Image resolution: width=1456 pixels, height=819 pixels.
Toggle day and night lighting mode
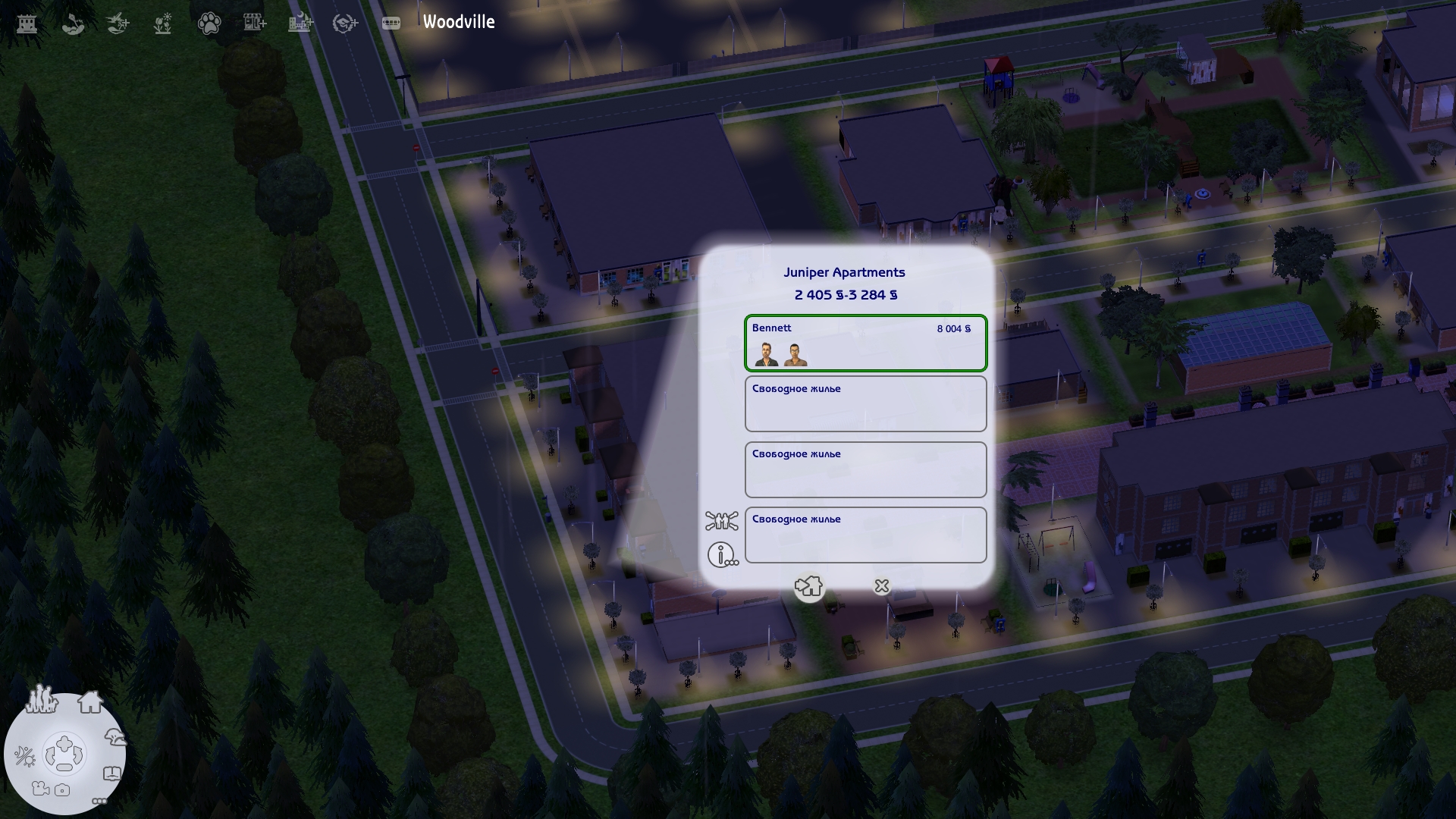click(25, 755)
